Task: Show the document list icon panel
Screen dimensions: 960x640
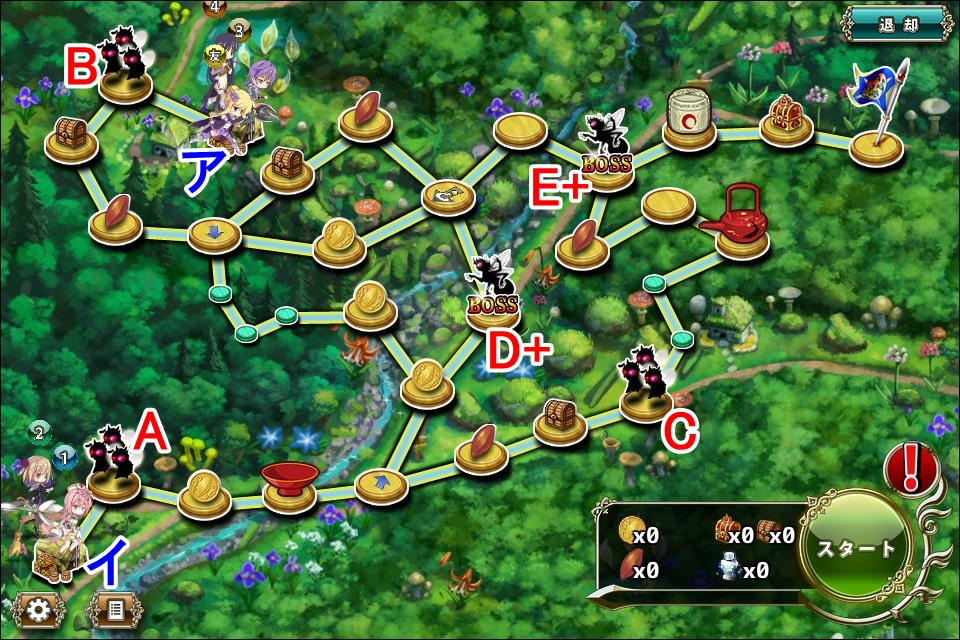Action: click(116, 609)
